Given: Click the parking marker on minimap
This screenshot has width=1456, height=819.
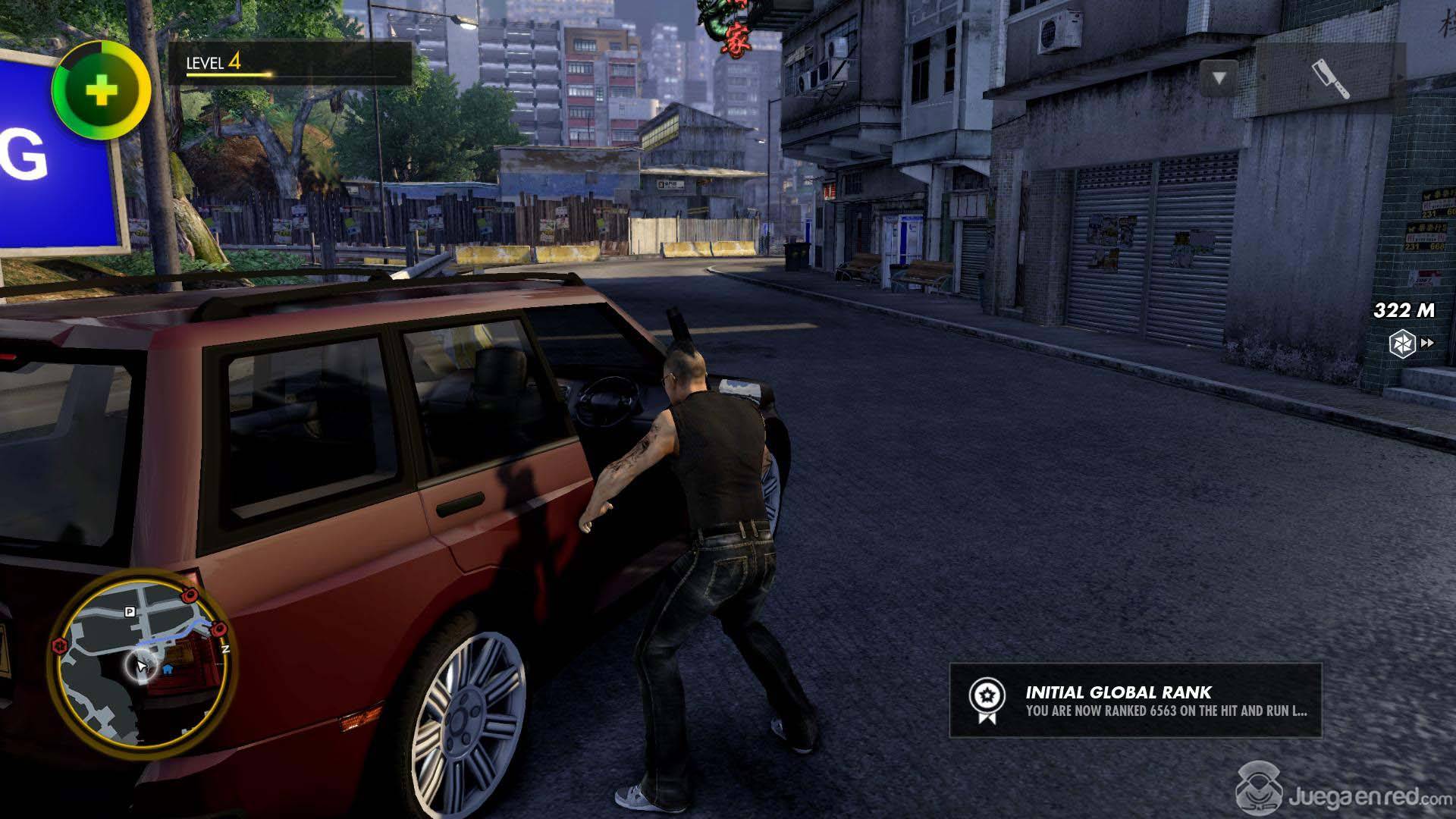Looking at the screenshot, I should point(130,611).
